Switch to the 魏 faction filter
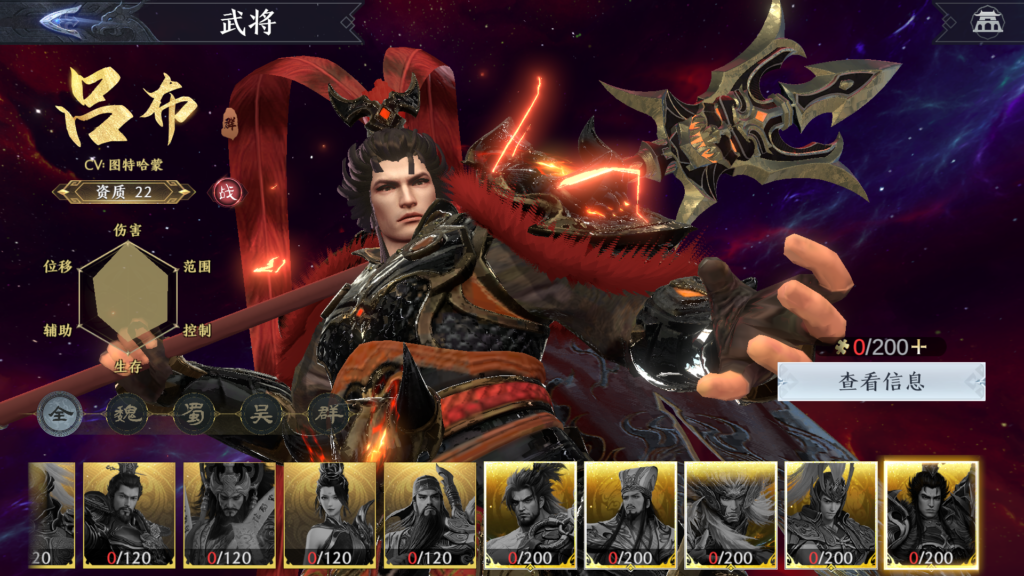This screenshot has height=576, width=1024. pyautogui.click(x=127, y=414)
